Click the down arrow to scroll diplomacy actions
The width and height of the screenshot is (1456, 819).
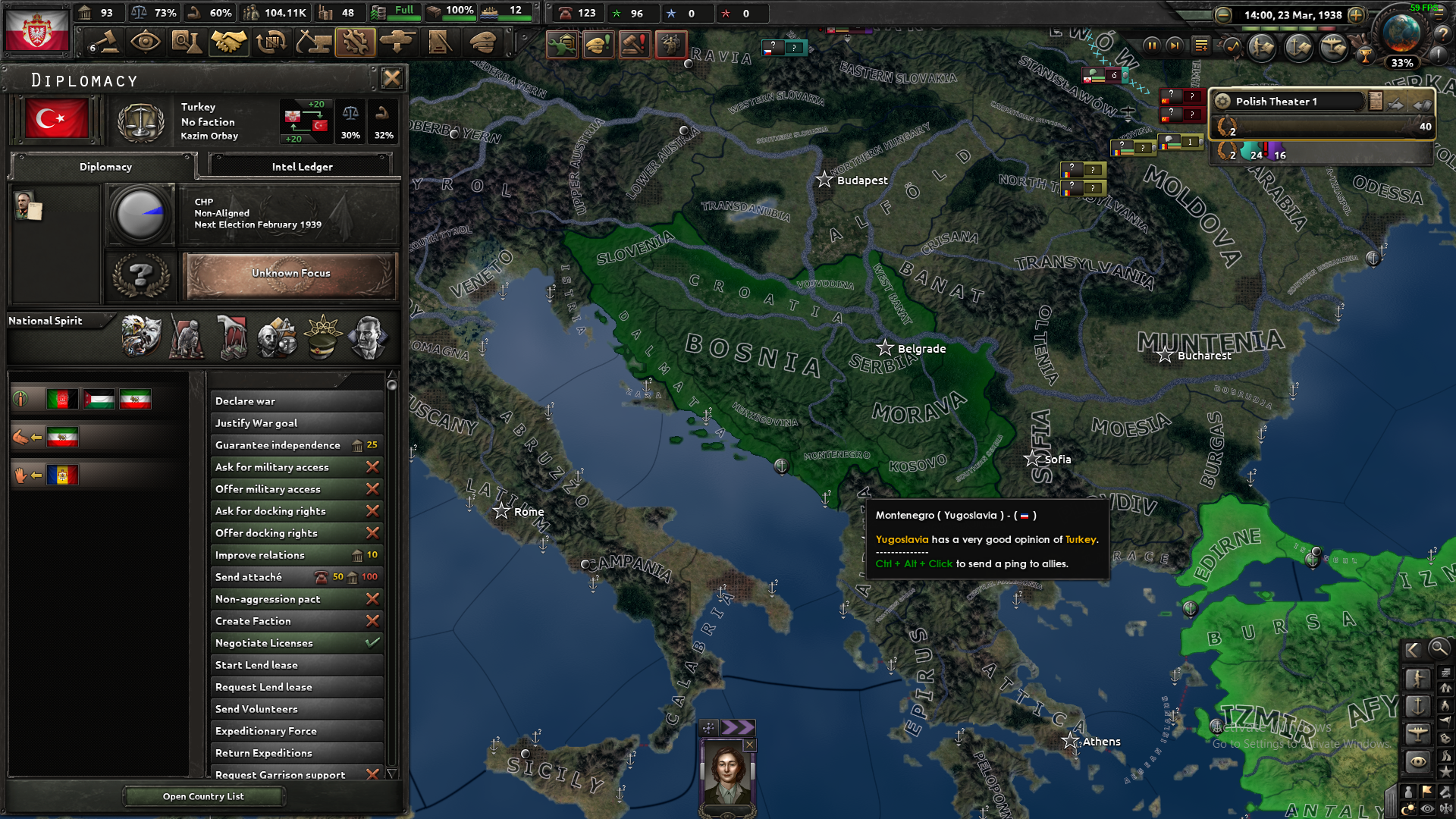click(x=393, y=774)
